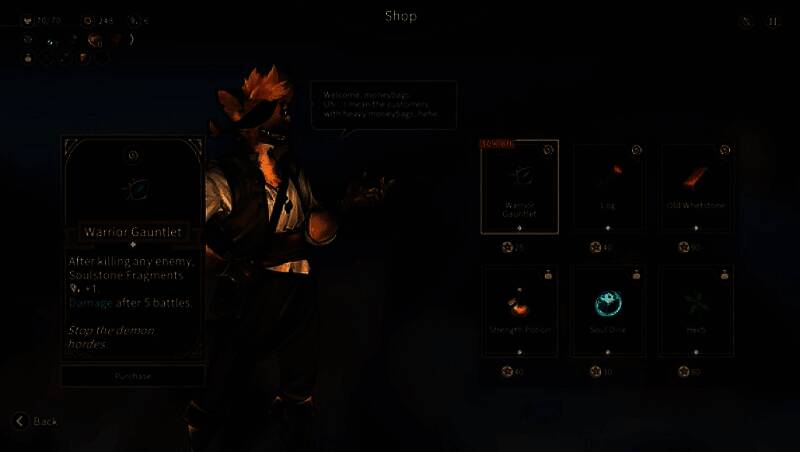800x452 pixels.
Task: Purchase the Warrior Gauntlet
Action: [x=132, y=376]
